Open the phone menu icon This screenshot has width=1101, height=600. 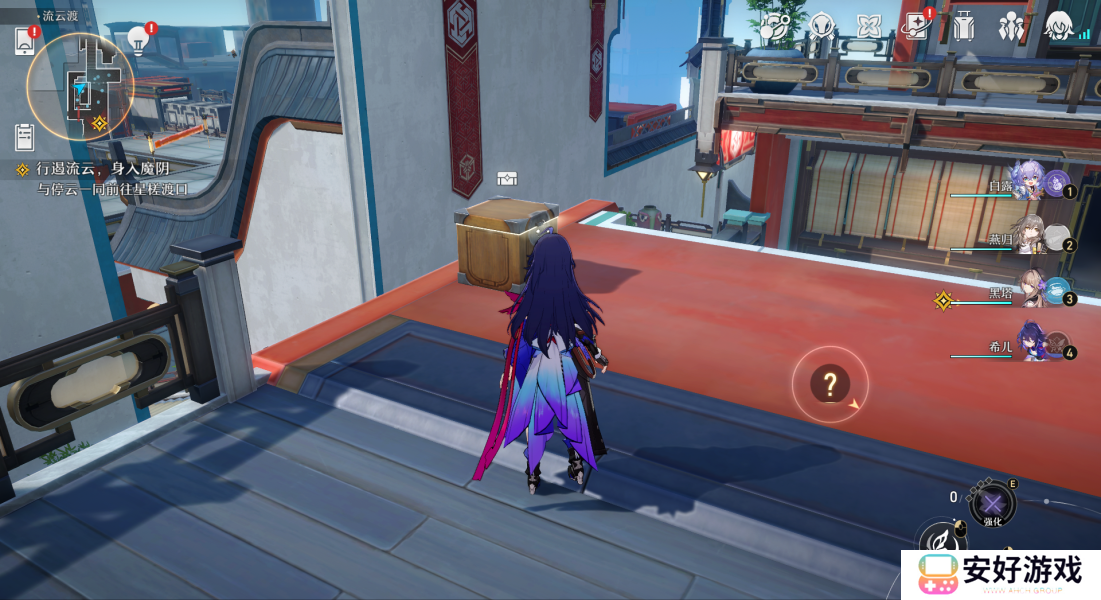tap(25, 41)
